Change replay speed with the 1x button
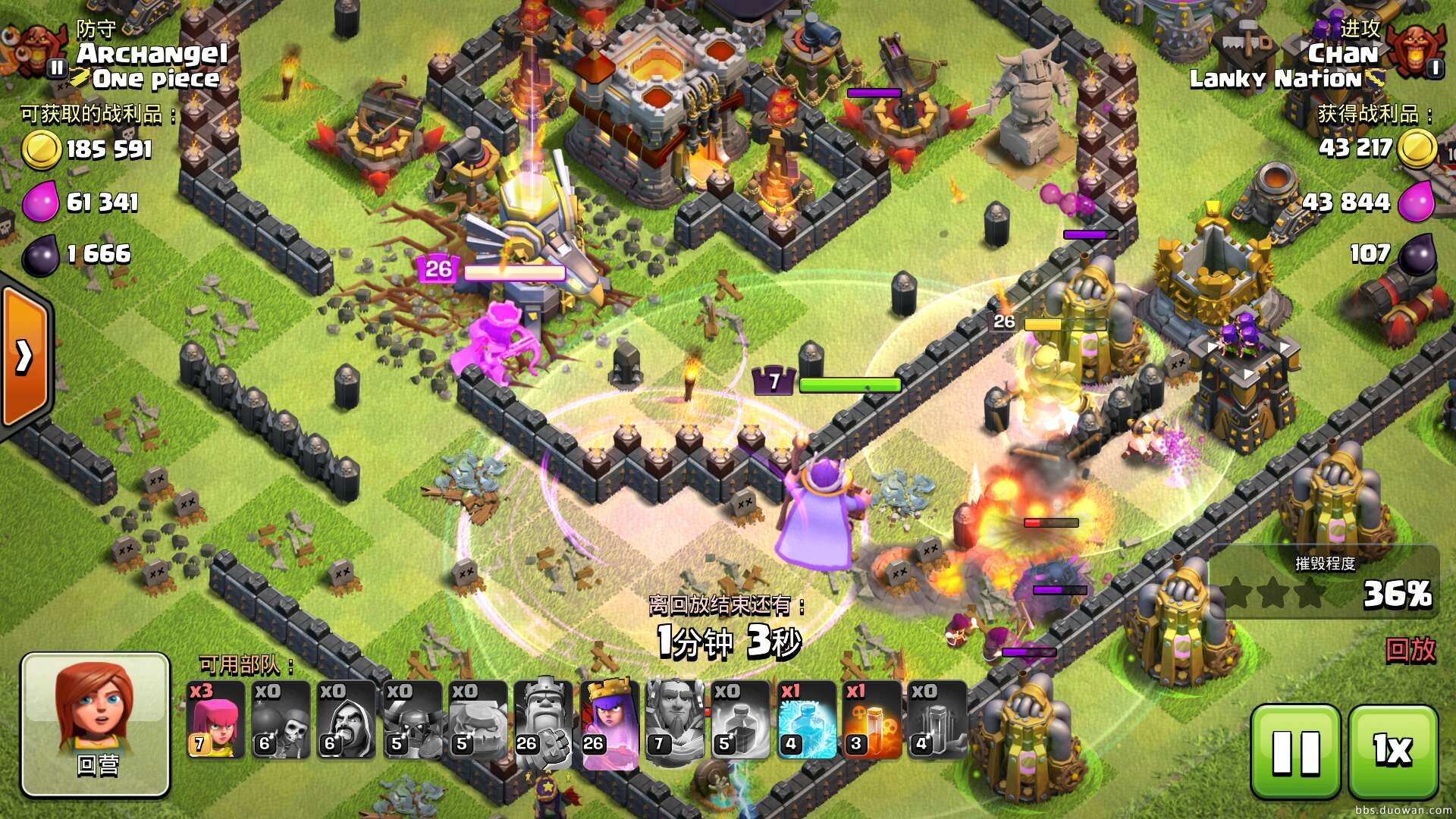This screenshot has width=1456, height=819. pyautogui.click(x=1393, y=752)
